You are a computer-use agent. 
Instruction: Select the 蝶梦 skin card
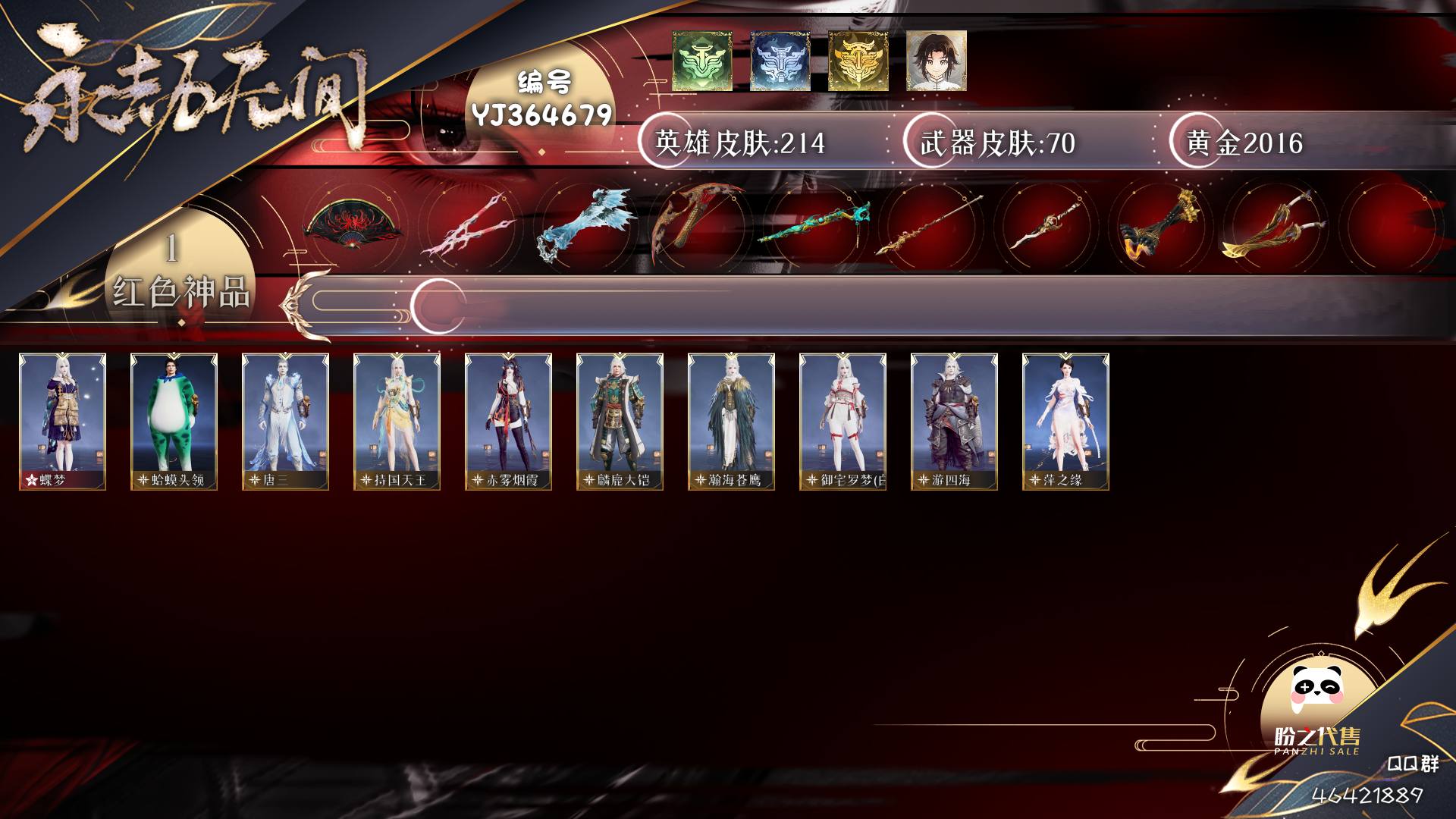[62, 421]
